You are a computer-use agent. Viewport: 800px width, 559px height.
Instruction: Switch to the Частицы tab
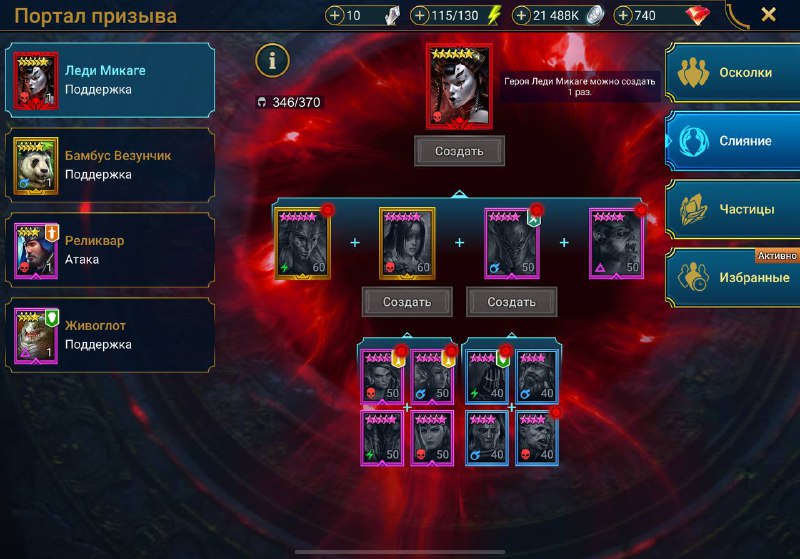click(733, 209)
